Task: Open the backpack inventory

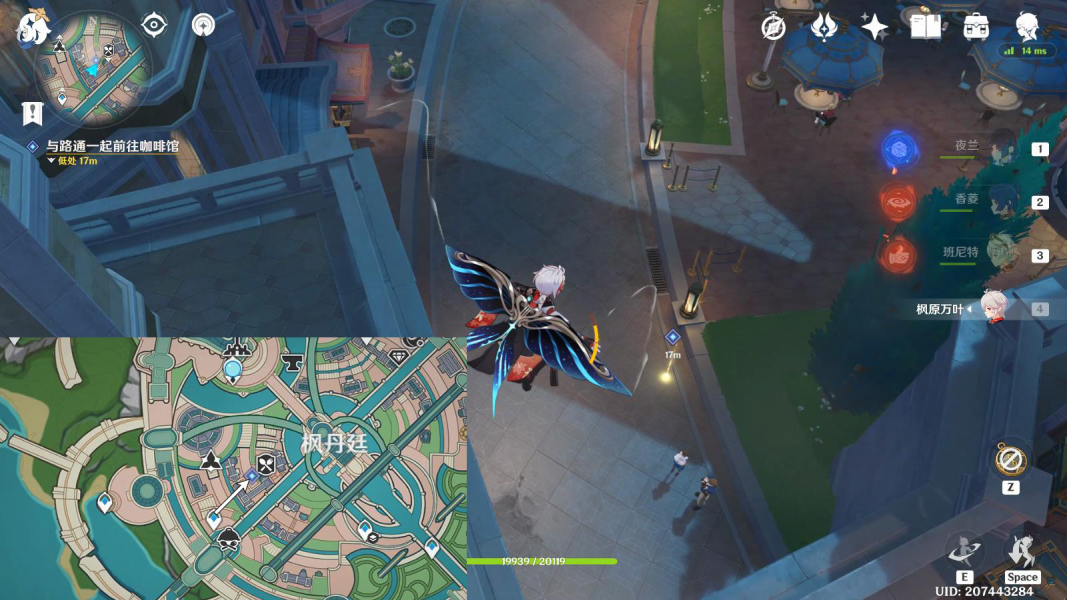Action: click(977, 27)
